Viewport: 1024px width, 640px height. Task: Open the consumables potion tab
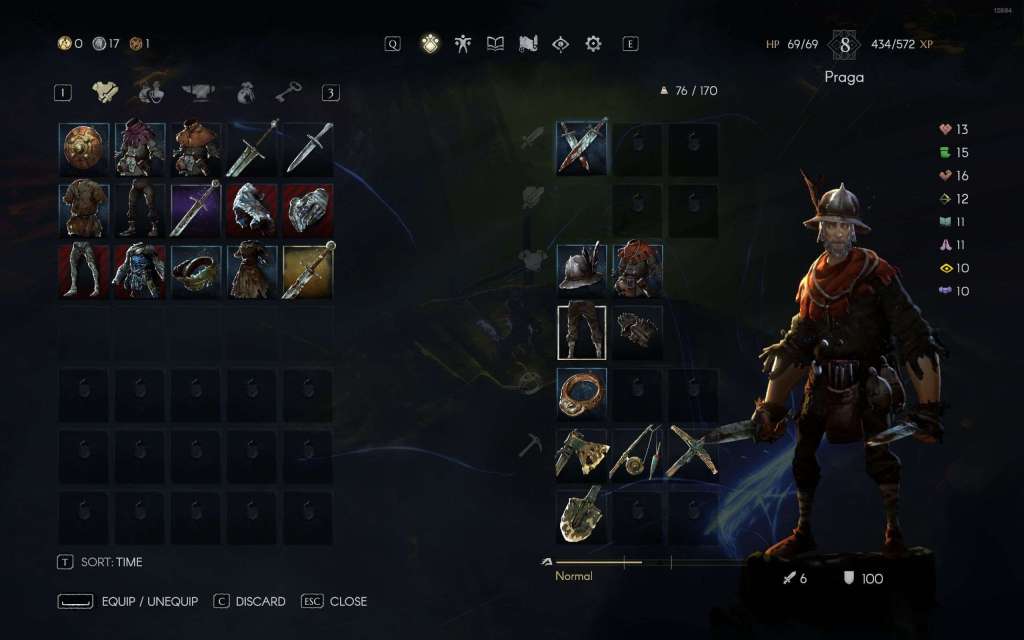click(151, 93)
